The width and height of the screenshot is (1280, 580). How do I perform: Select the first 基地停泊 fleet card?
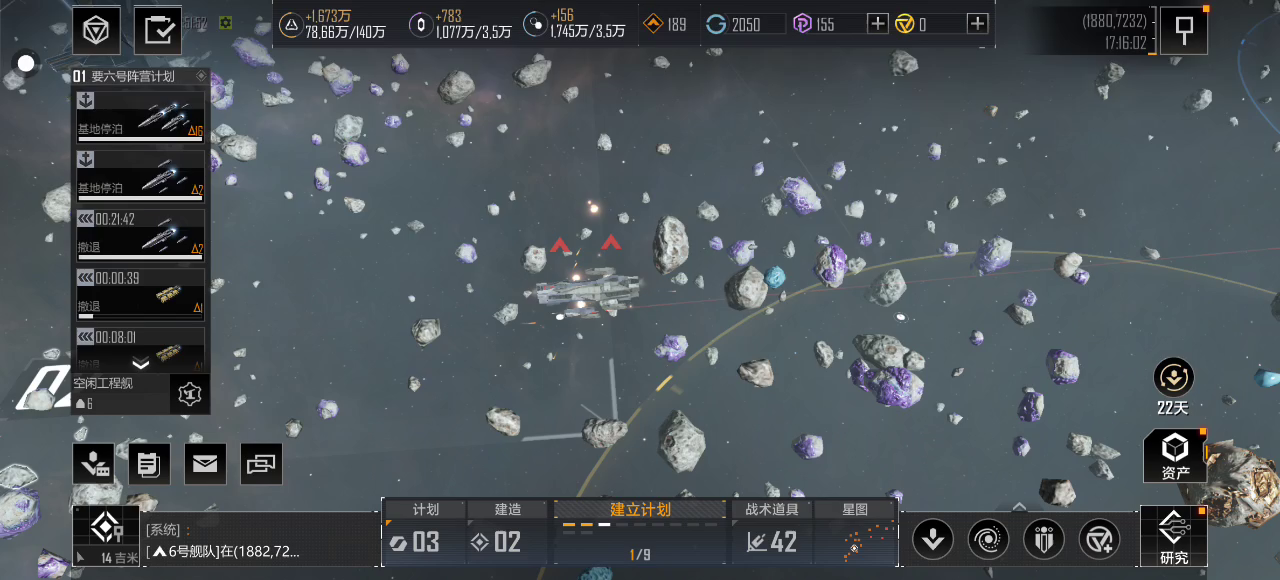[x=141, y=116]
